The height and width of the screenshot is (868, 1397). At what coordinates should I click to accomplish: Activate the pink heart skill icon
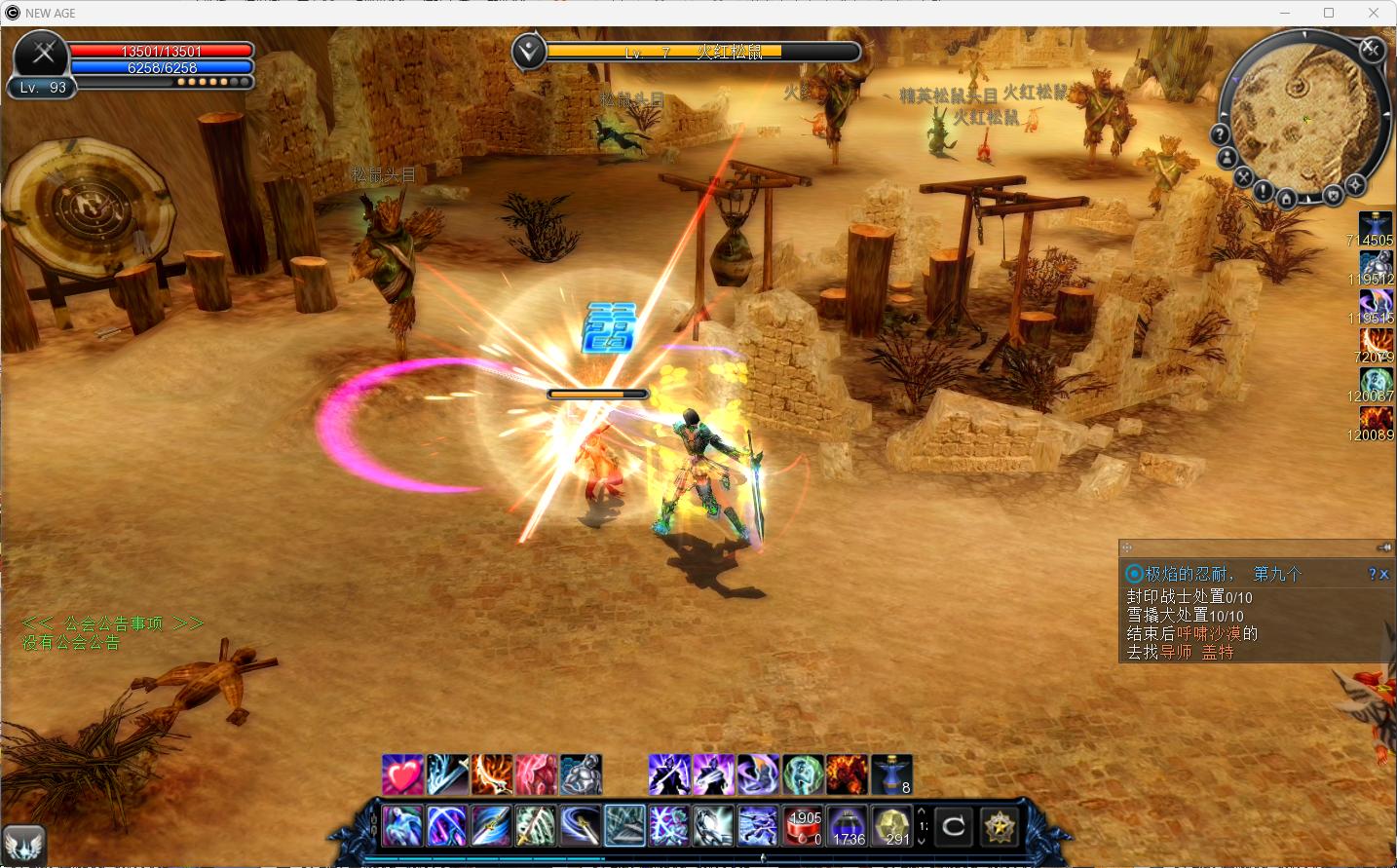402,774
